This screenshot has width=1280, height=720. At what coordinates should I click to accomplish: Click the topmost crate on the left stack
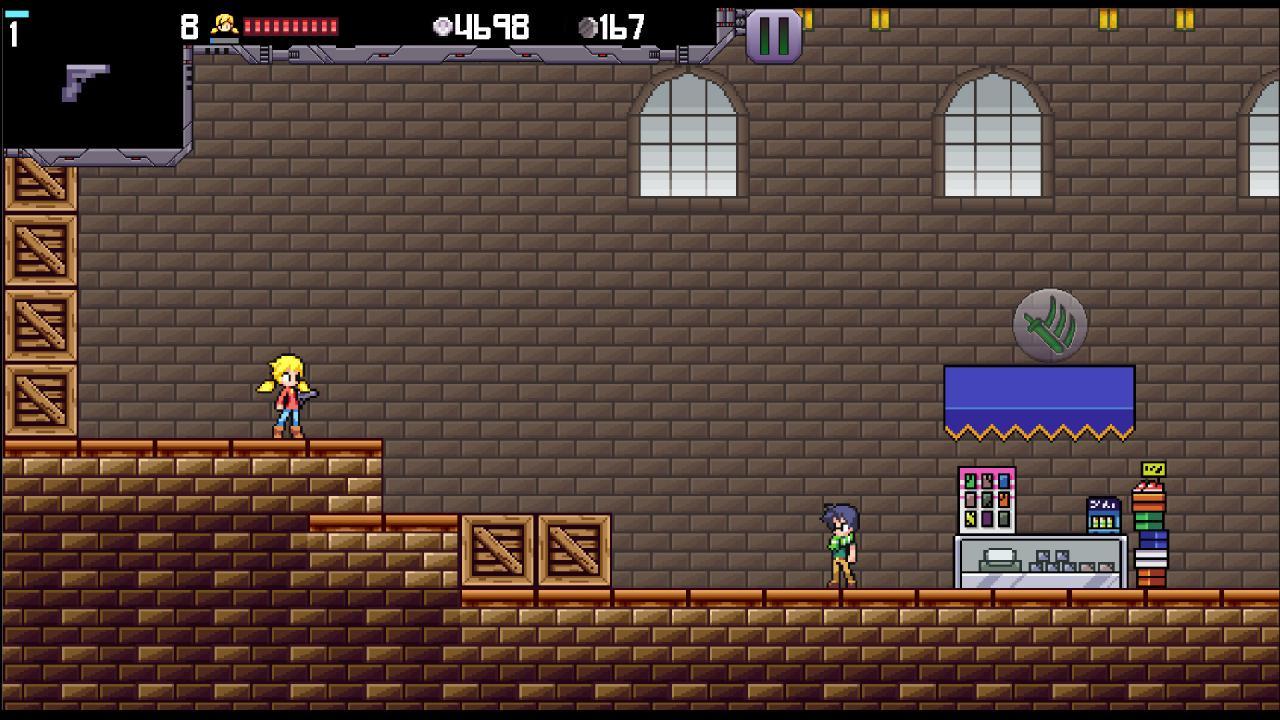click(x=40, y=185)
